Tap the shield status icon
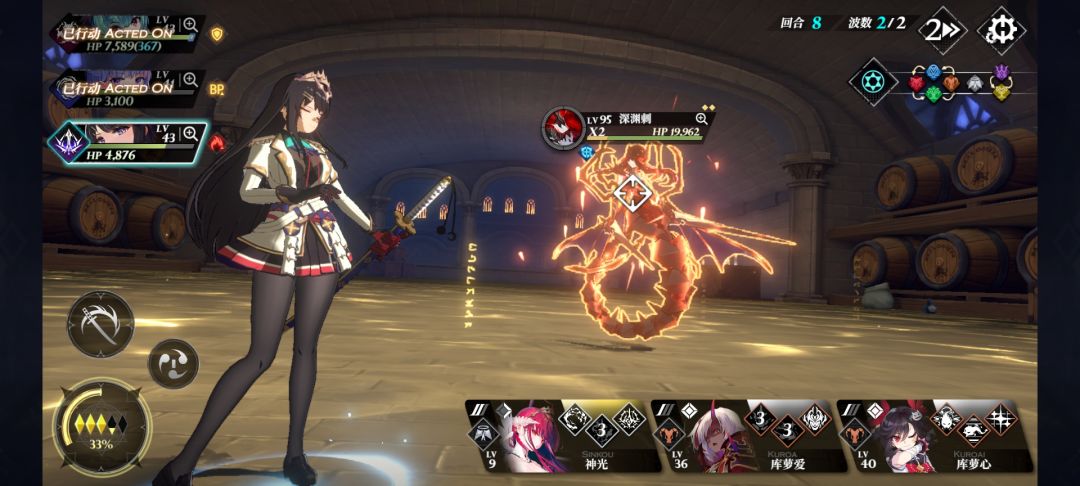Screen dimensions: 1080x486 (x=217, y=34)
